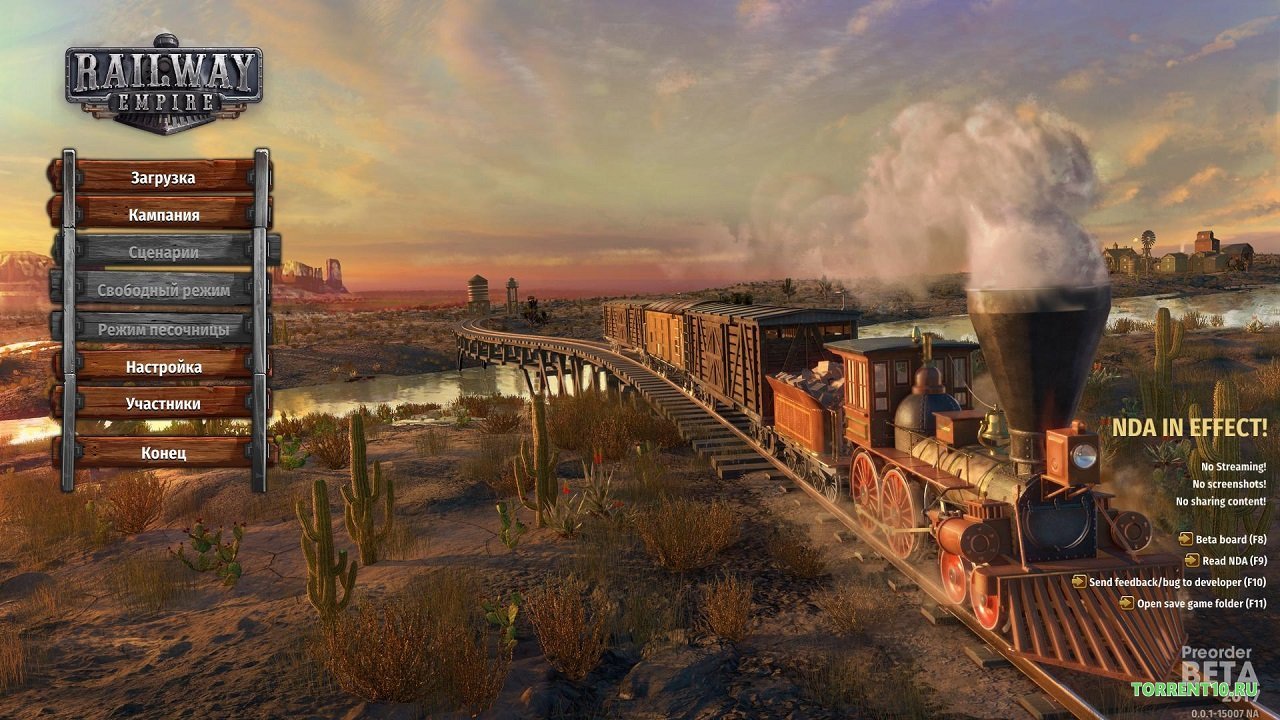Open the Загрузка menu entry

point(163,176)
